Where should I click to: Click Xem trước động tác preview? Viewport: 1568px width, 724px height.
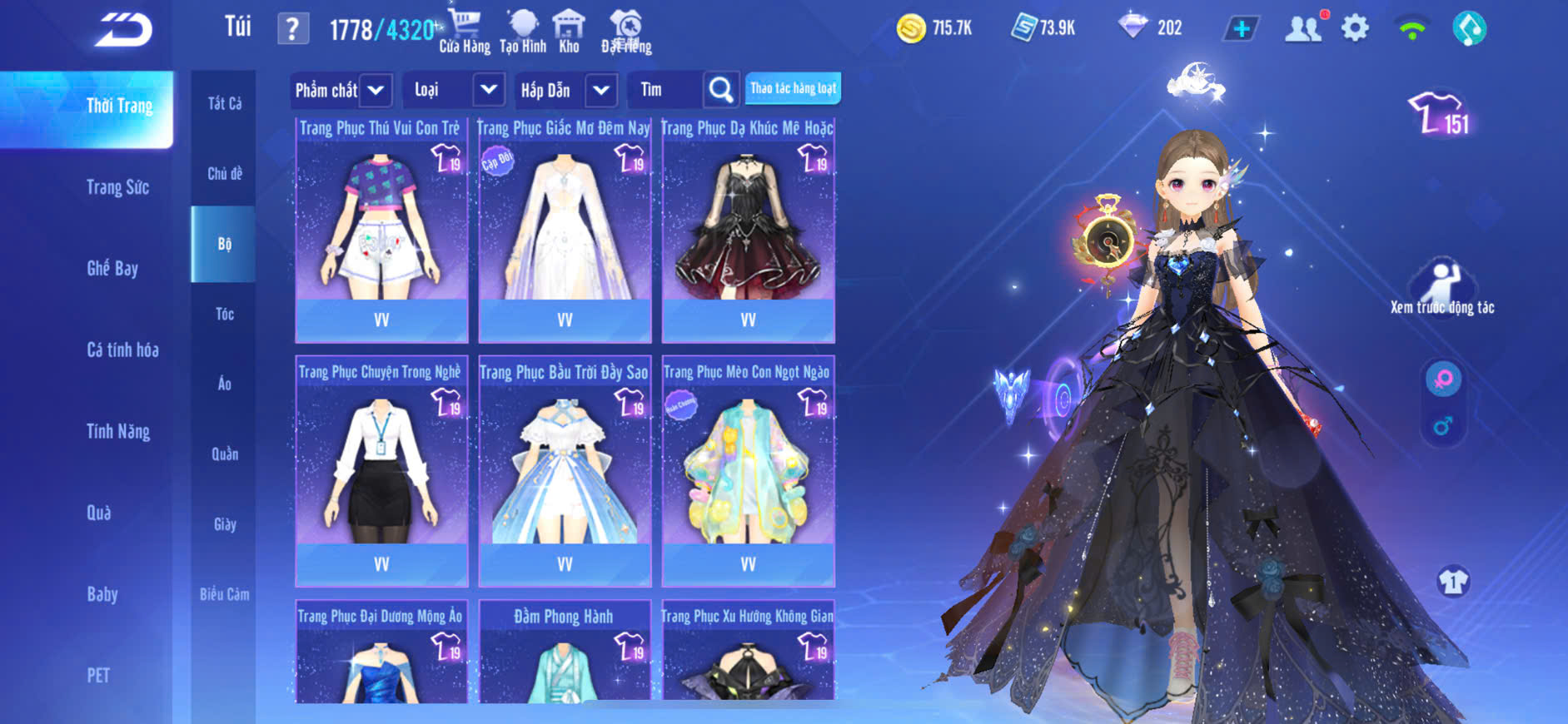[1442, 288]
